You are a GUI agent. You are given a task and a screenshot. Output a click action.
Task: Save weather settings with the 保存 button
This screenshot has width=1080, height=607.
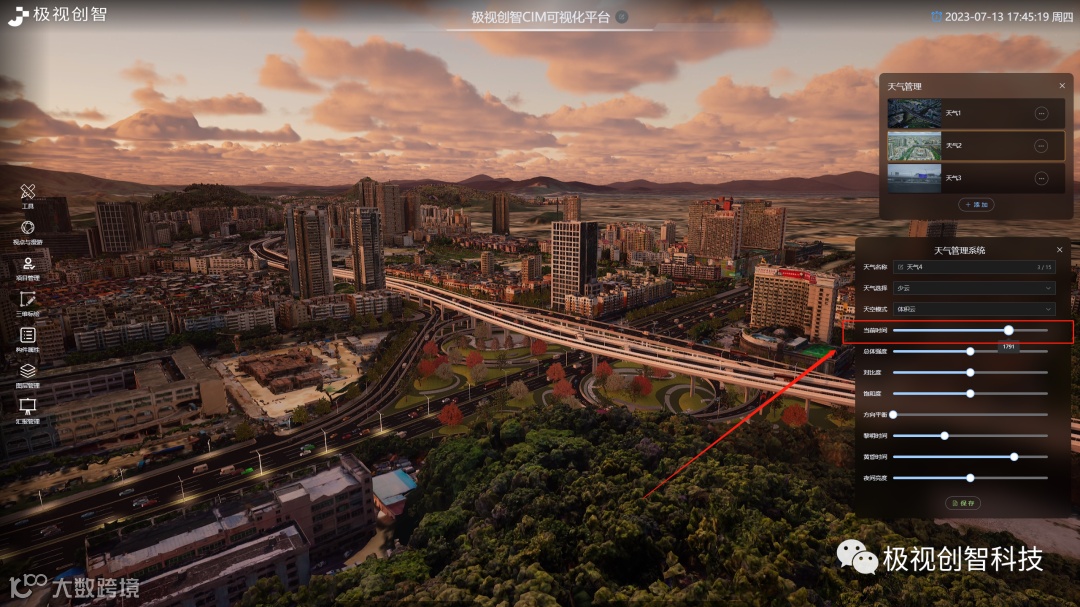pos(963,503)
